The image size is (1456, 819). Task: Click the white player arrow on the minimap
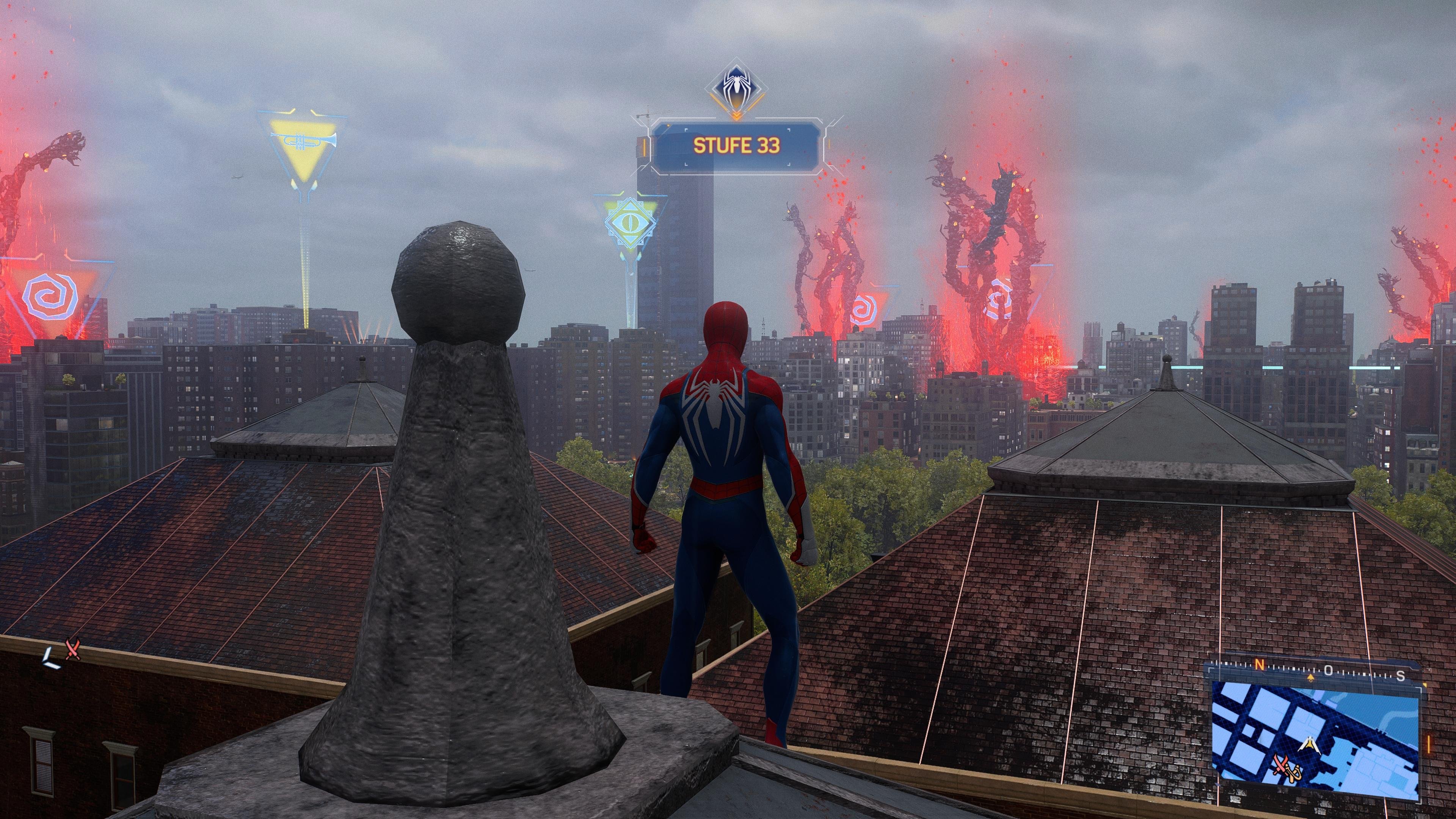point(1310,745)
